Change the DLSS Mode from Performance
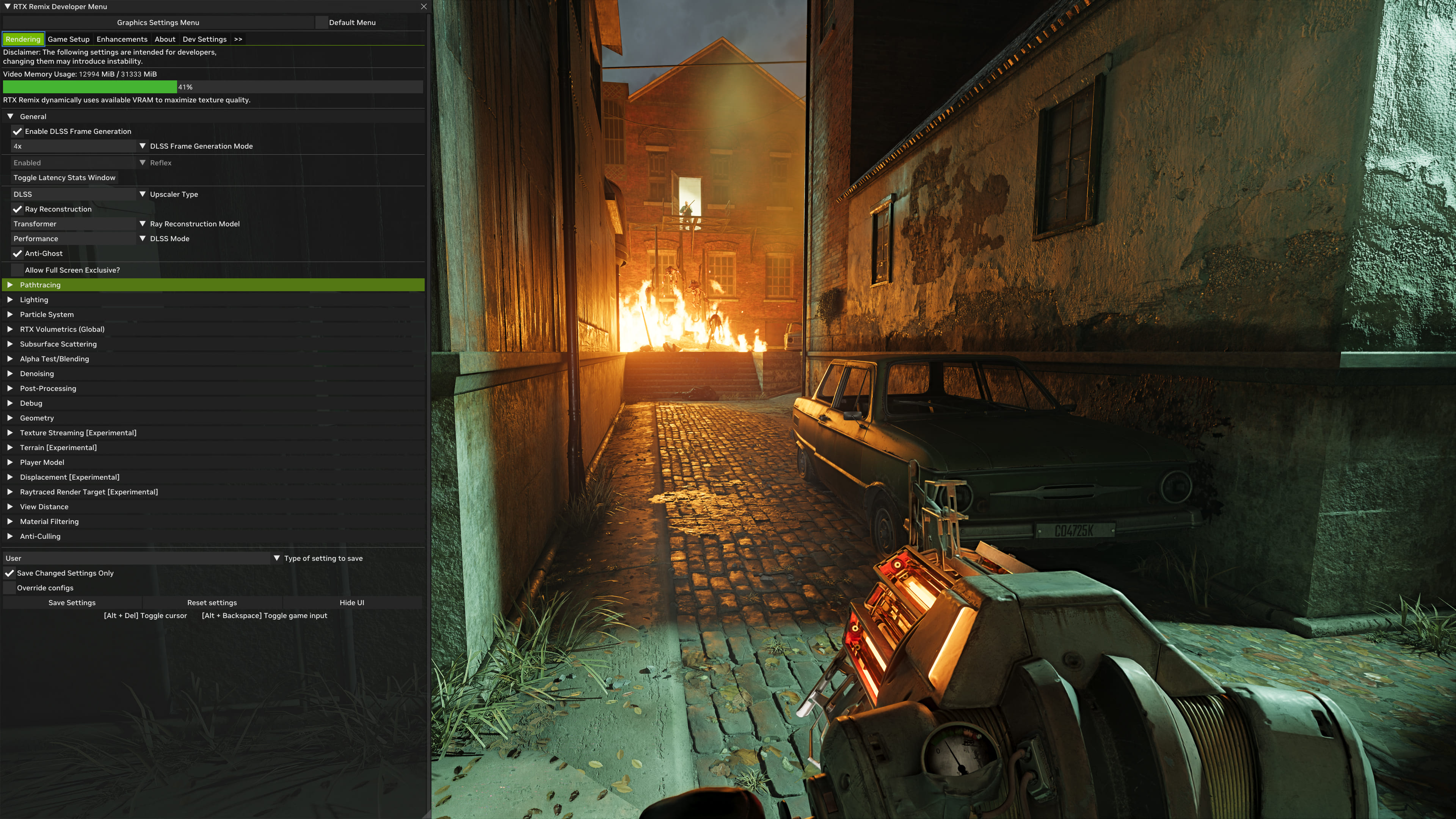 [74, 238]
